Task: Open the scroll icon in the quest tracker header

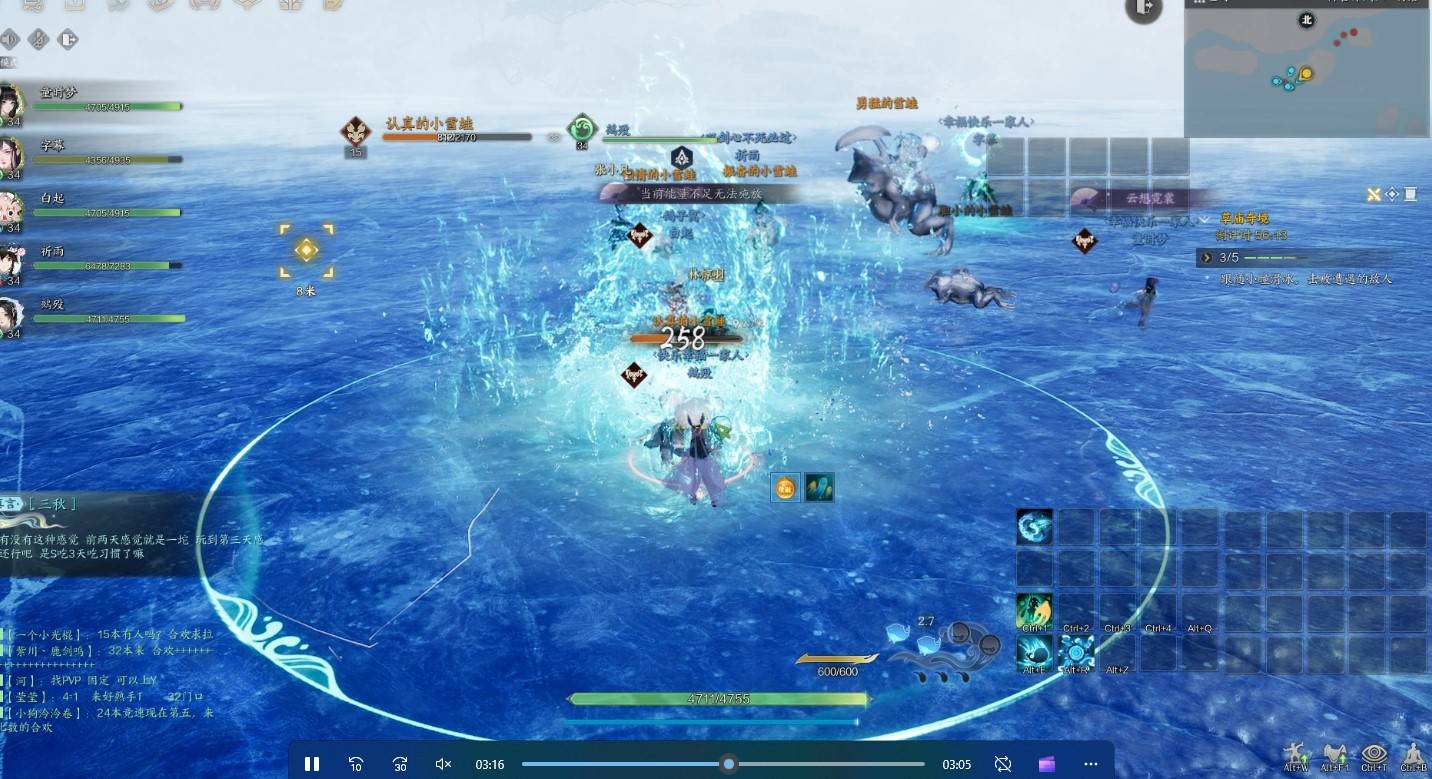Action: tap(1410, 194)
